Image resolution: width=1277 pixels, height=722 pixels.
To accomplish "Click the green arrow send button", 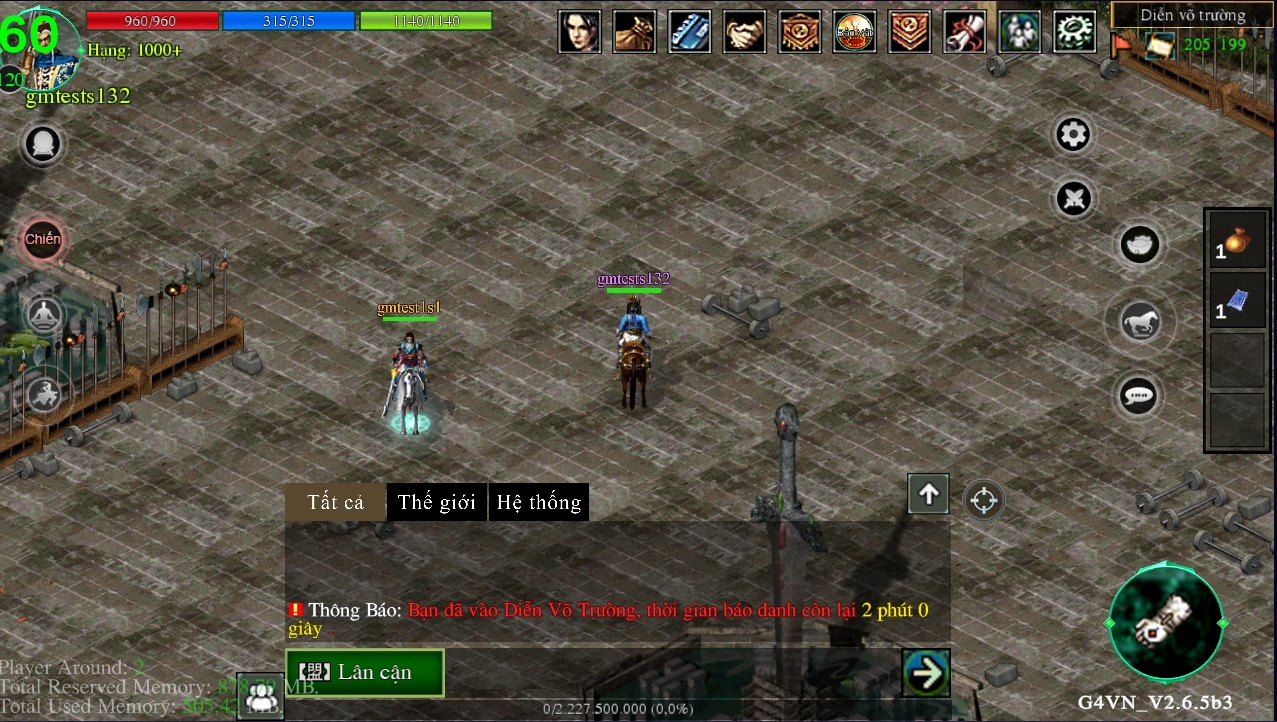I will [x=925, y=673].
